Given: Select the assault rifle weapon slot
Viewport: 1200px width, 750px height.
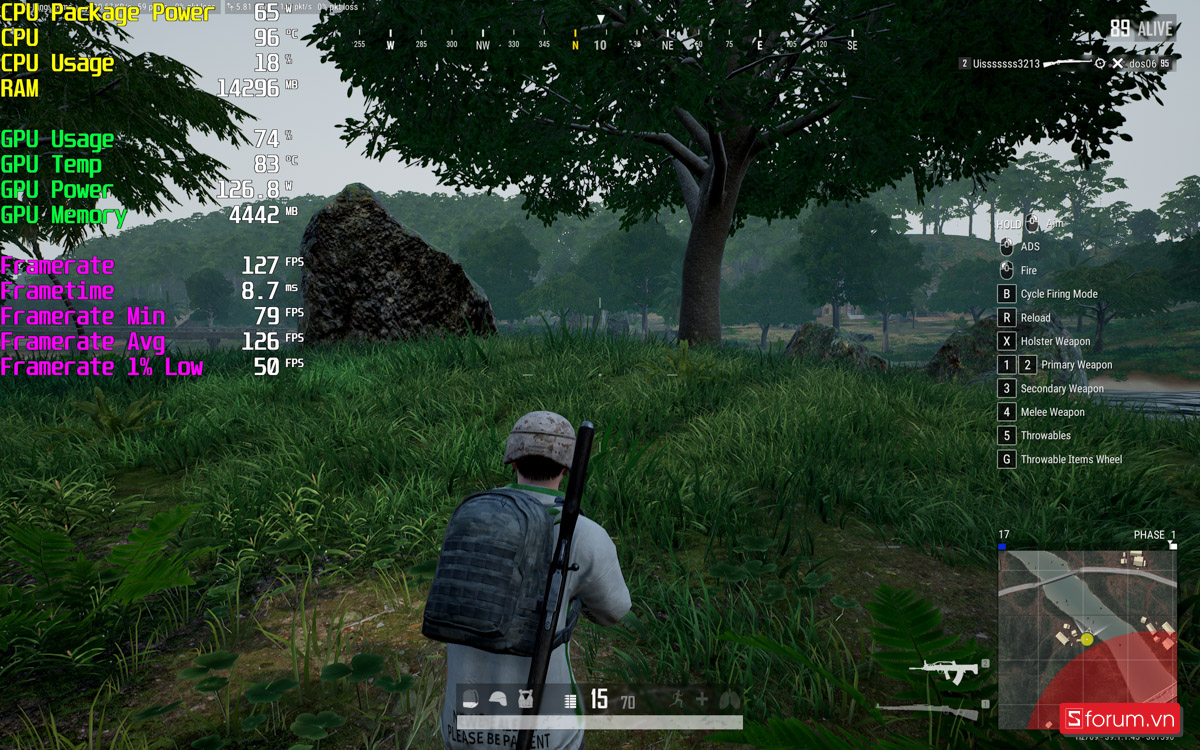Looking at the screenshot, I should click(943, 671).
